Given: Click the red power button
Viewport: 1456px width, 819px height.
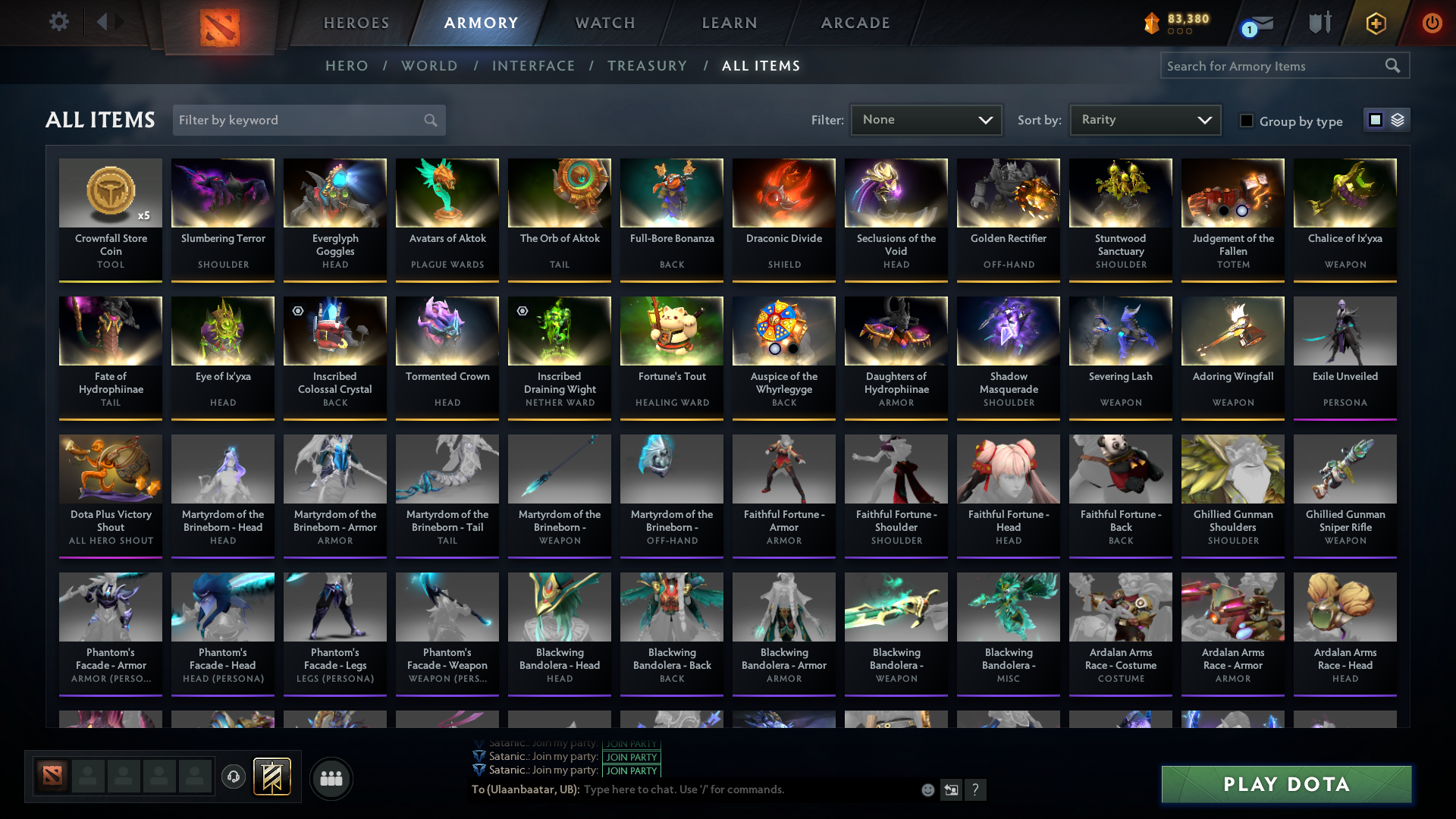Looking at the screenshot, I should click(1432, 24).
